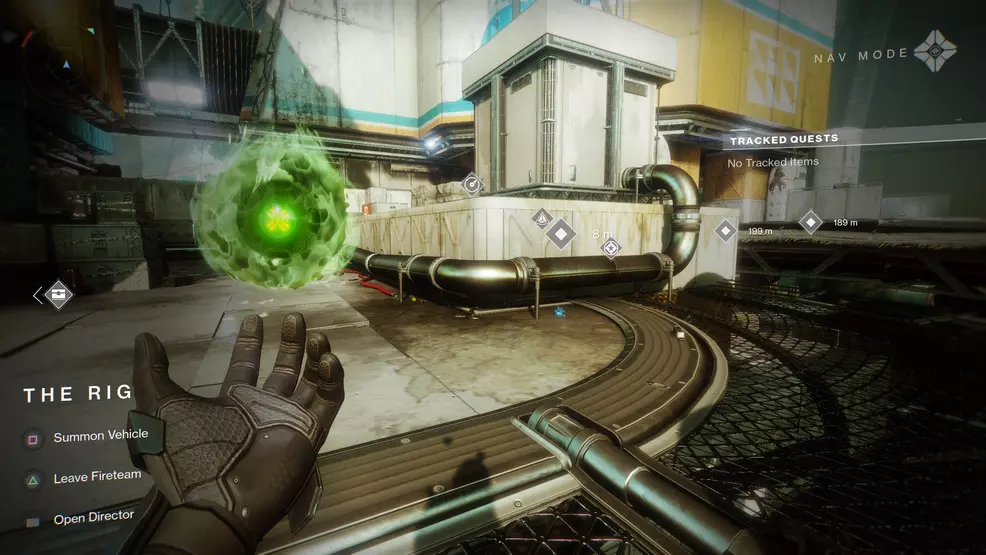Select the off-screen chest marker with arrow
This screenshot has height=555, width=986.
58,294
